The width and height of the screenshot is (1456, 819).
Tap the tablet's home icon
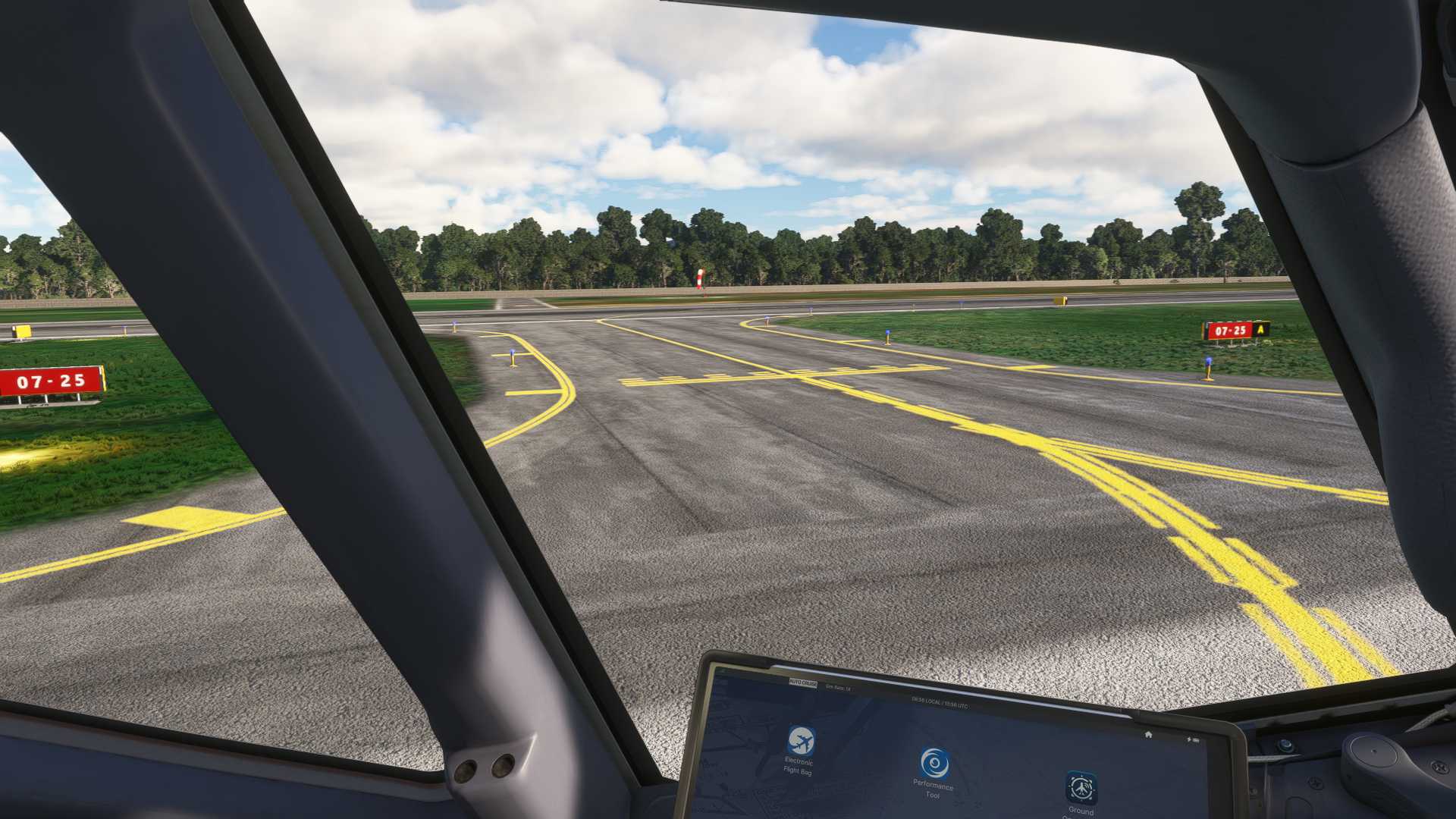click(x=1149, y=734)
